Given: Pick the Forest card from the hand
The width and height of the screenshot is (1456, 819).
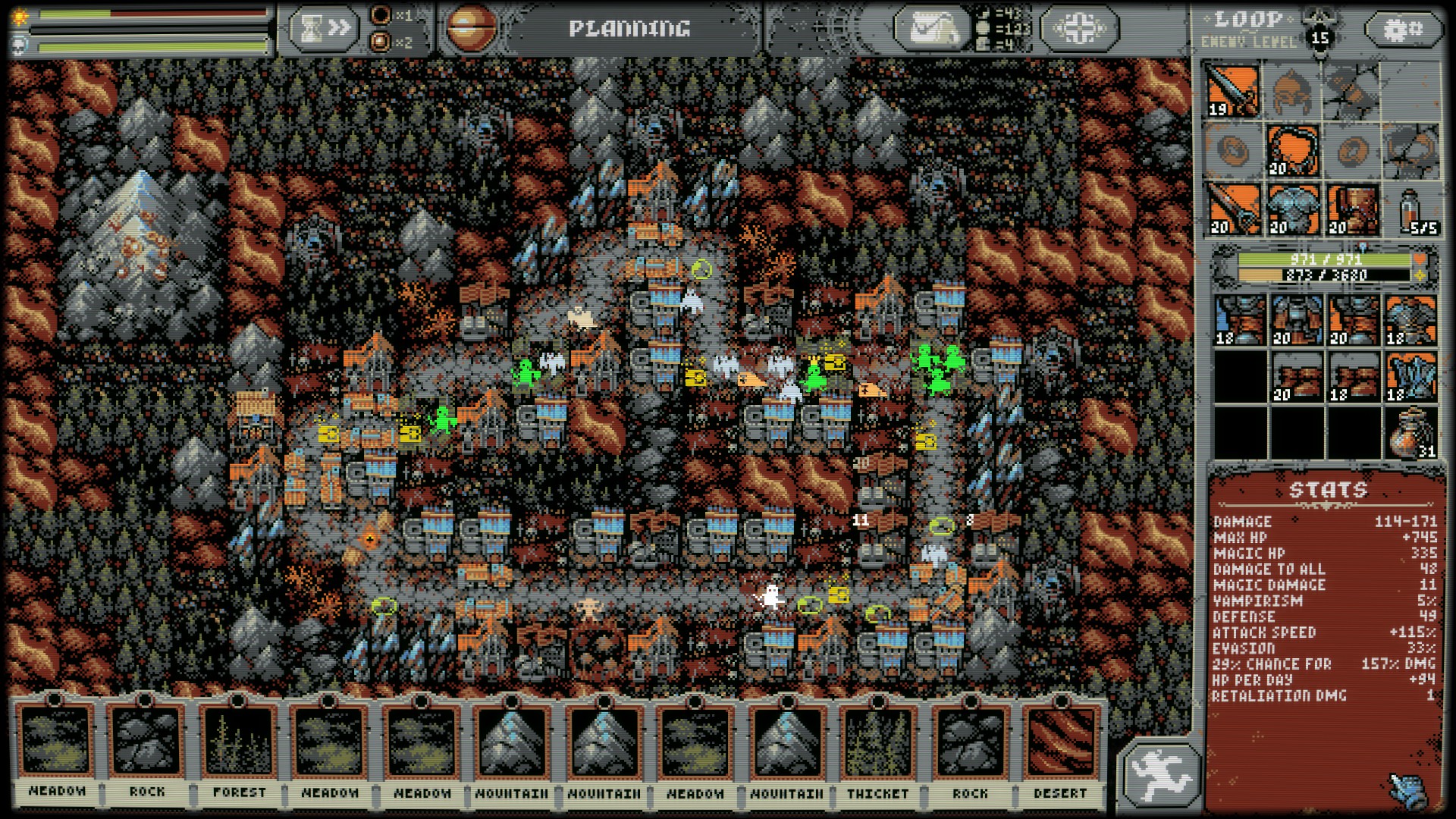Looking at the screenshot, I should click(238, 748).
